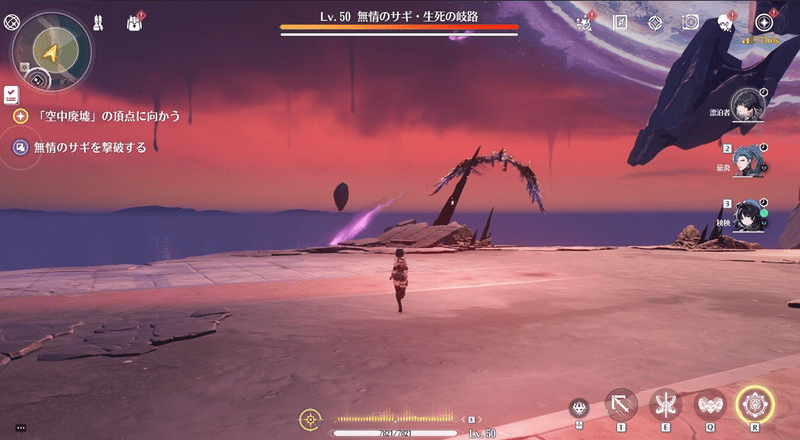Screen dimensions: 800x440
Task: Switch to the dark-haired third party member
Action: (x=747, y=215)
